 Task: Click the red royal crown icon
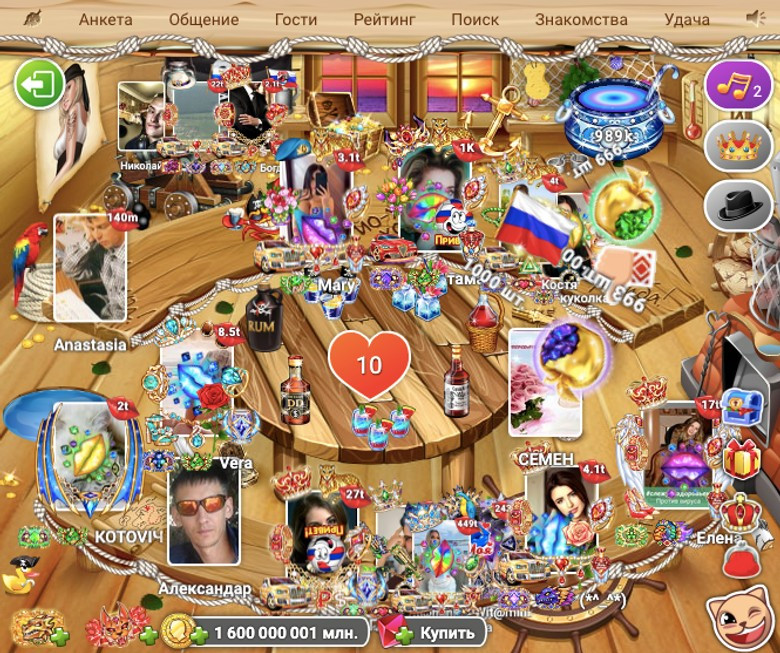[x=741, y=512]
